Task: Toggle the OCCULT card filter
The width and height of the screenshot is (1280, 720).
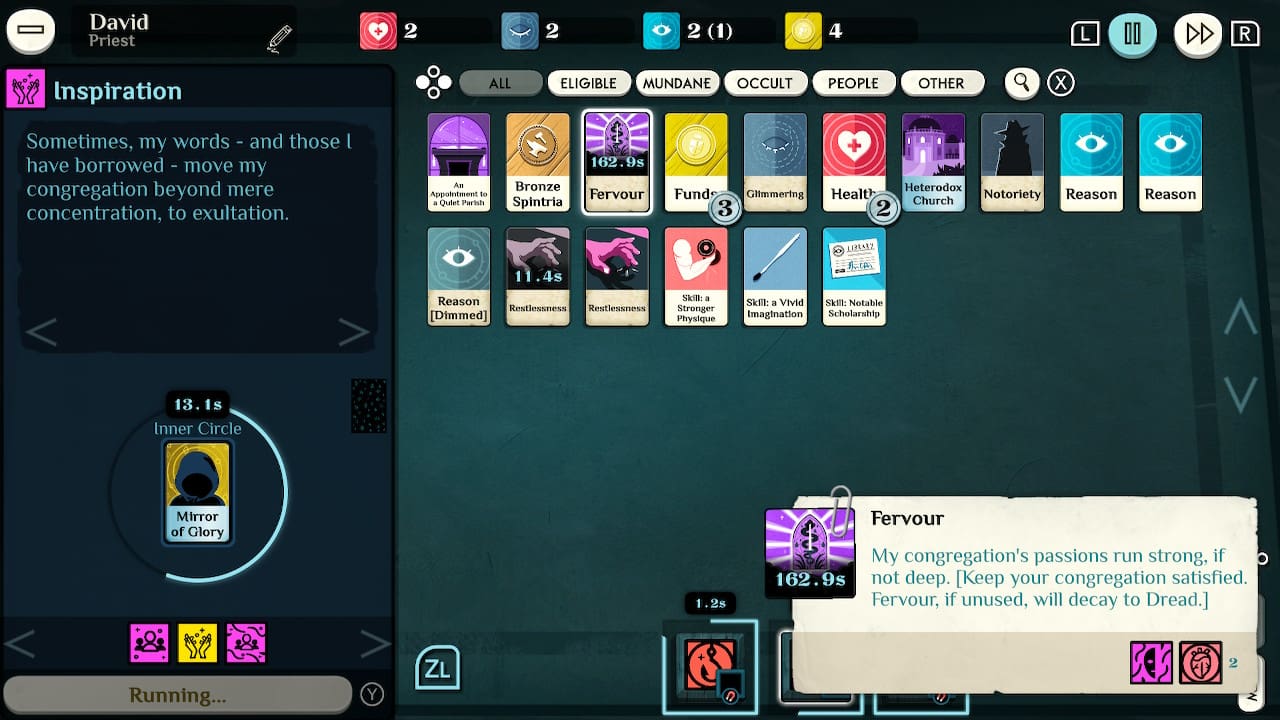Action: point(766,83)
